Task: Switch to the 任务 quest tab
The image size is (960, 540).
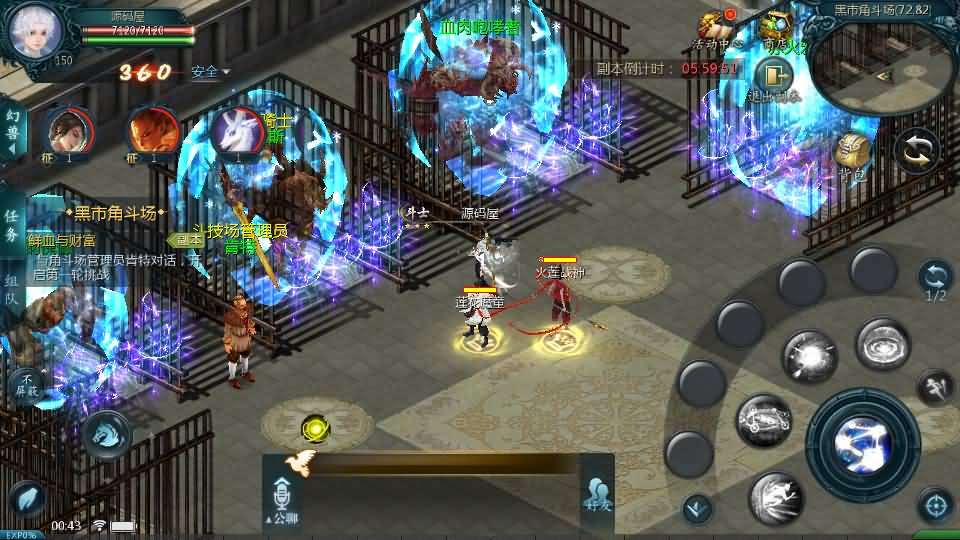Action: pyautogui.click(x=11, y=226)
